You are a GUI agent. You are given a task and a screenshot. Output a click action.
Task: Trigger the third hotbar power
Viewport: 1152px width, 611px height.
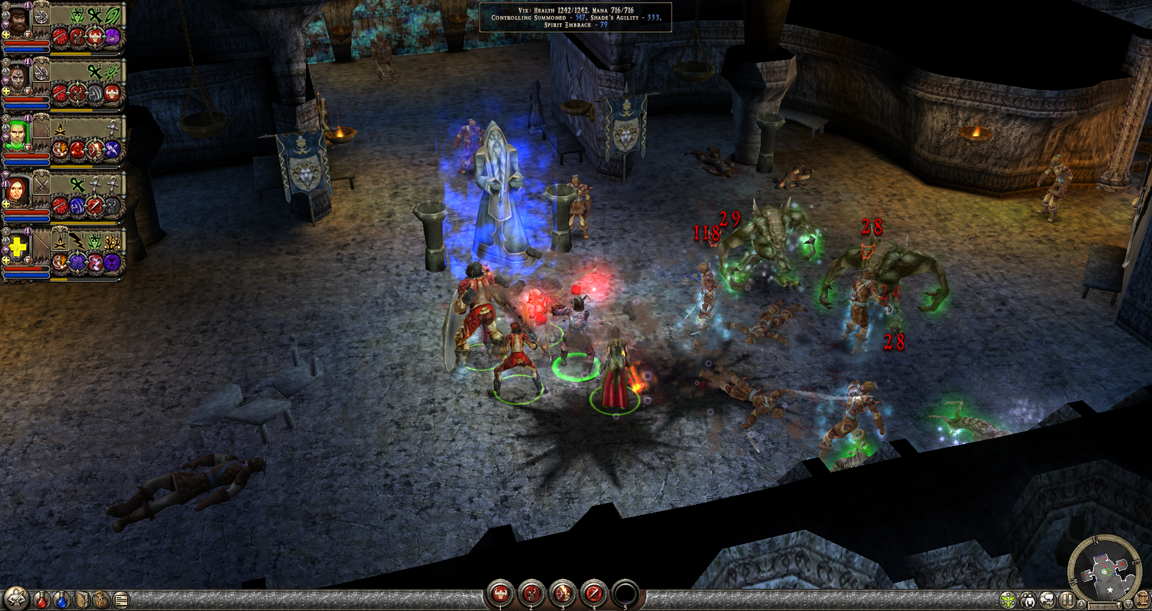click(x=563, y=594)
